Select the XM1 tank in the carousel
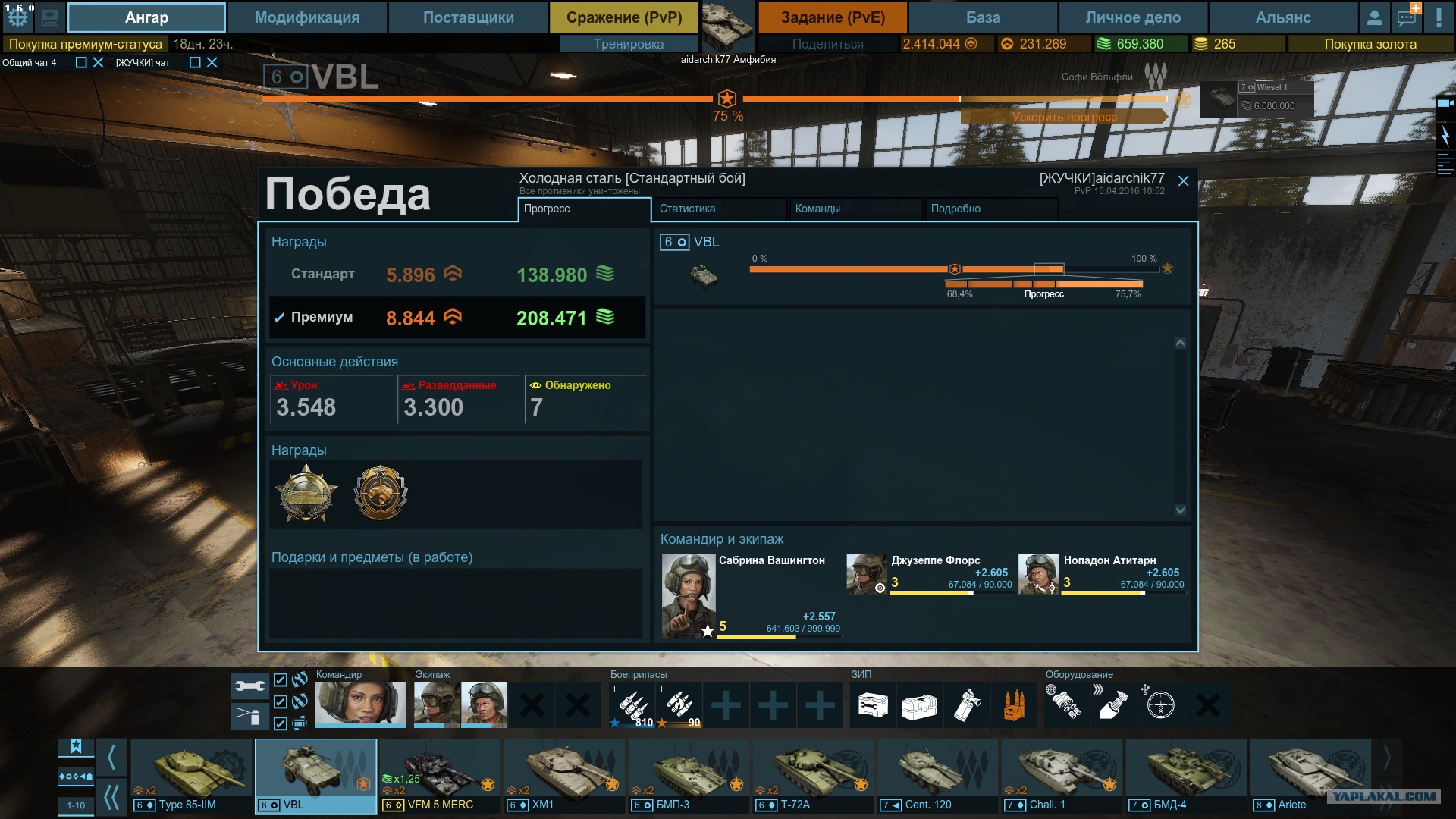 coord(565,775)
